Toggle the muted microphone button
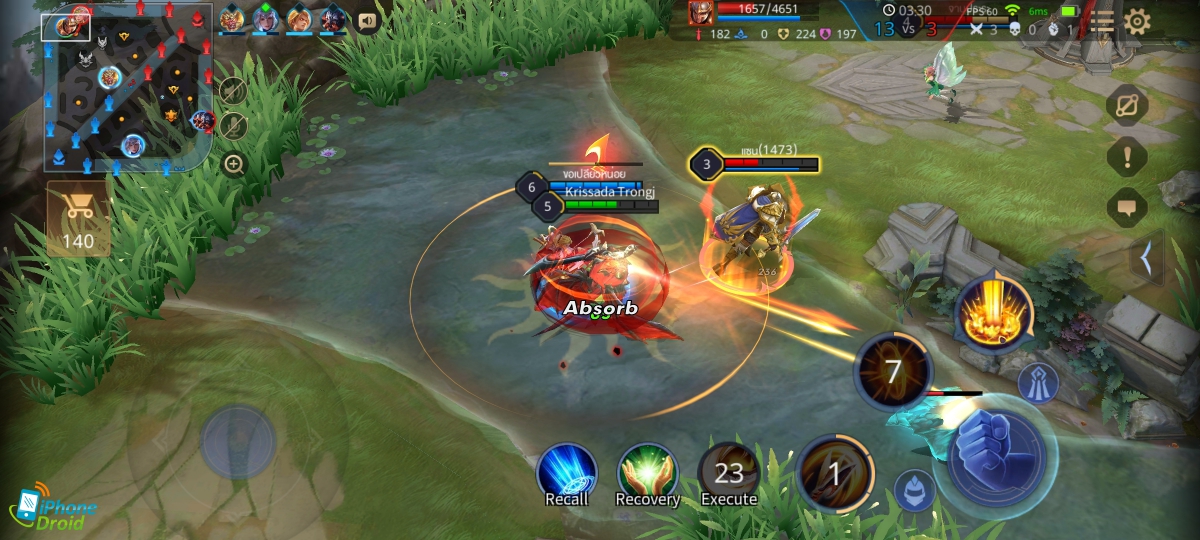The width and height of the screenshot is (1200, 540). [x=233, y=126]
